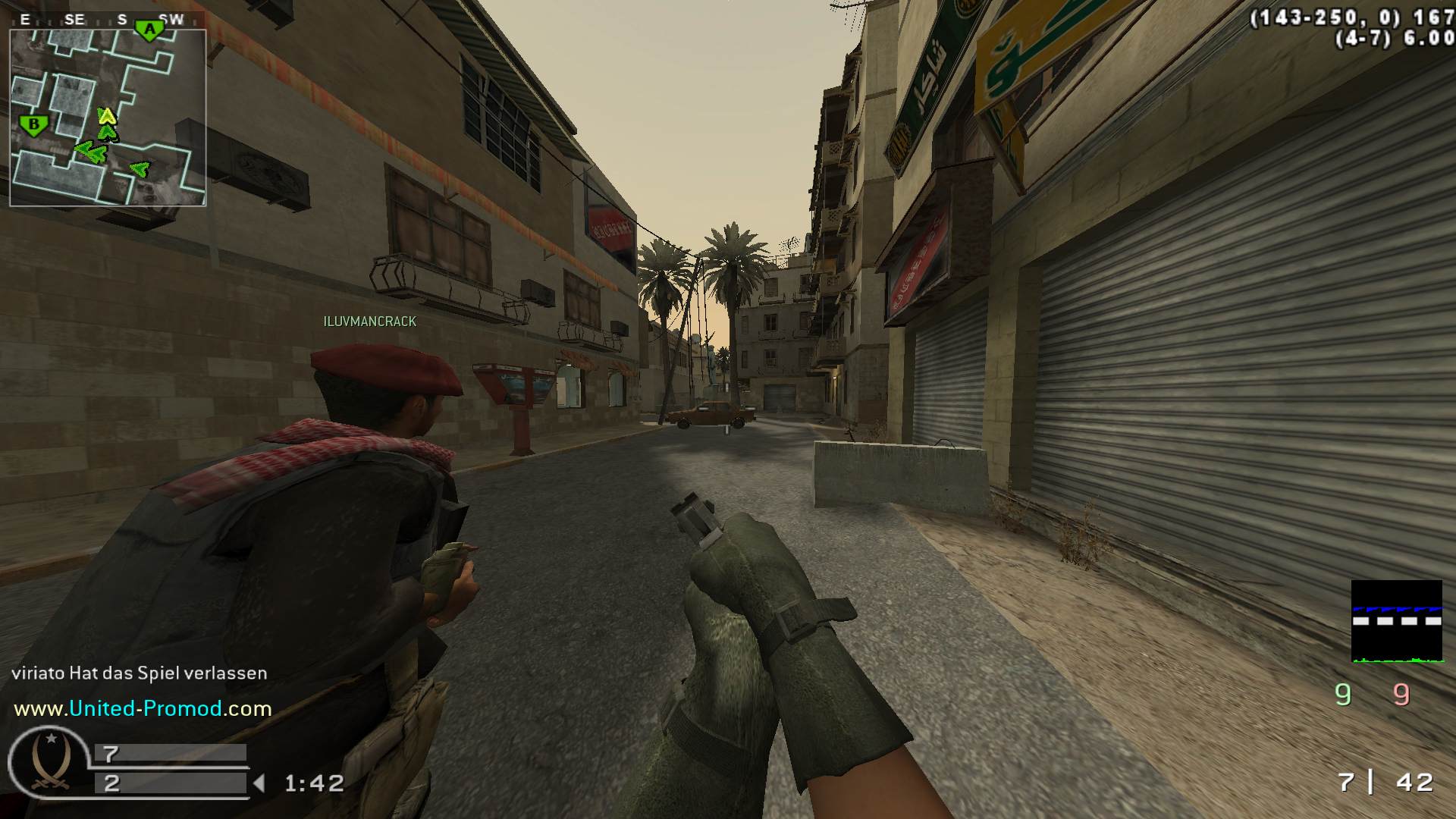Click the United-Promod.com website text
Image resolution: width=1456 pixels, height=819 pixels.
point(143,709)
